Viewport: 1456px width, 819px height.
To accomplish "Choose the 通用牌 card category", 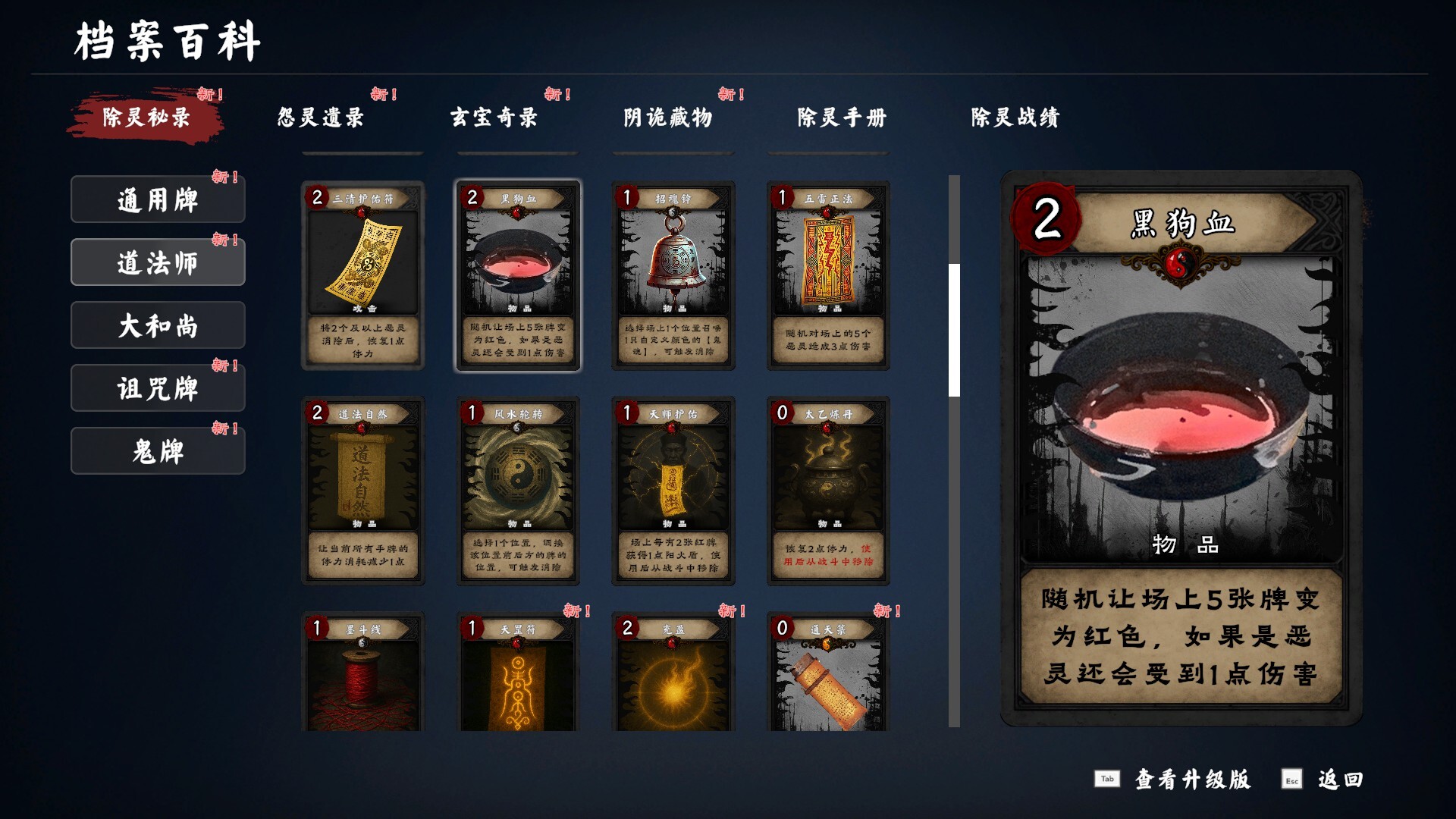I will tap(158, 200).
